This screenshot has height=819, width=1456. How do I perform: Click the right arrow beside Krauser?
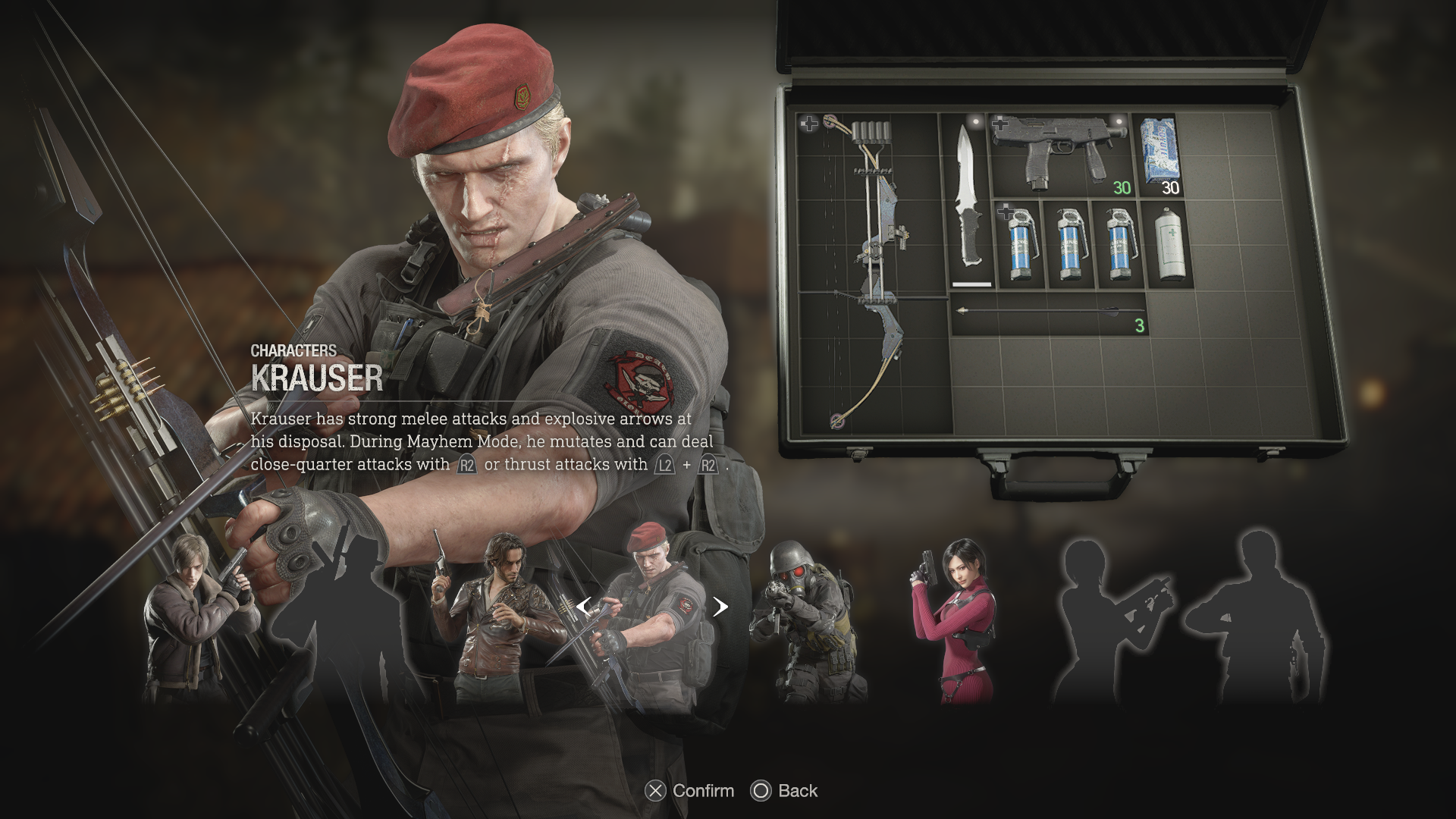(720, 607)
